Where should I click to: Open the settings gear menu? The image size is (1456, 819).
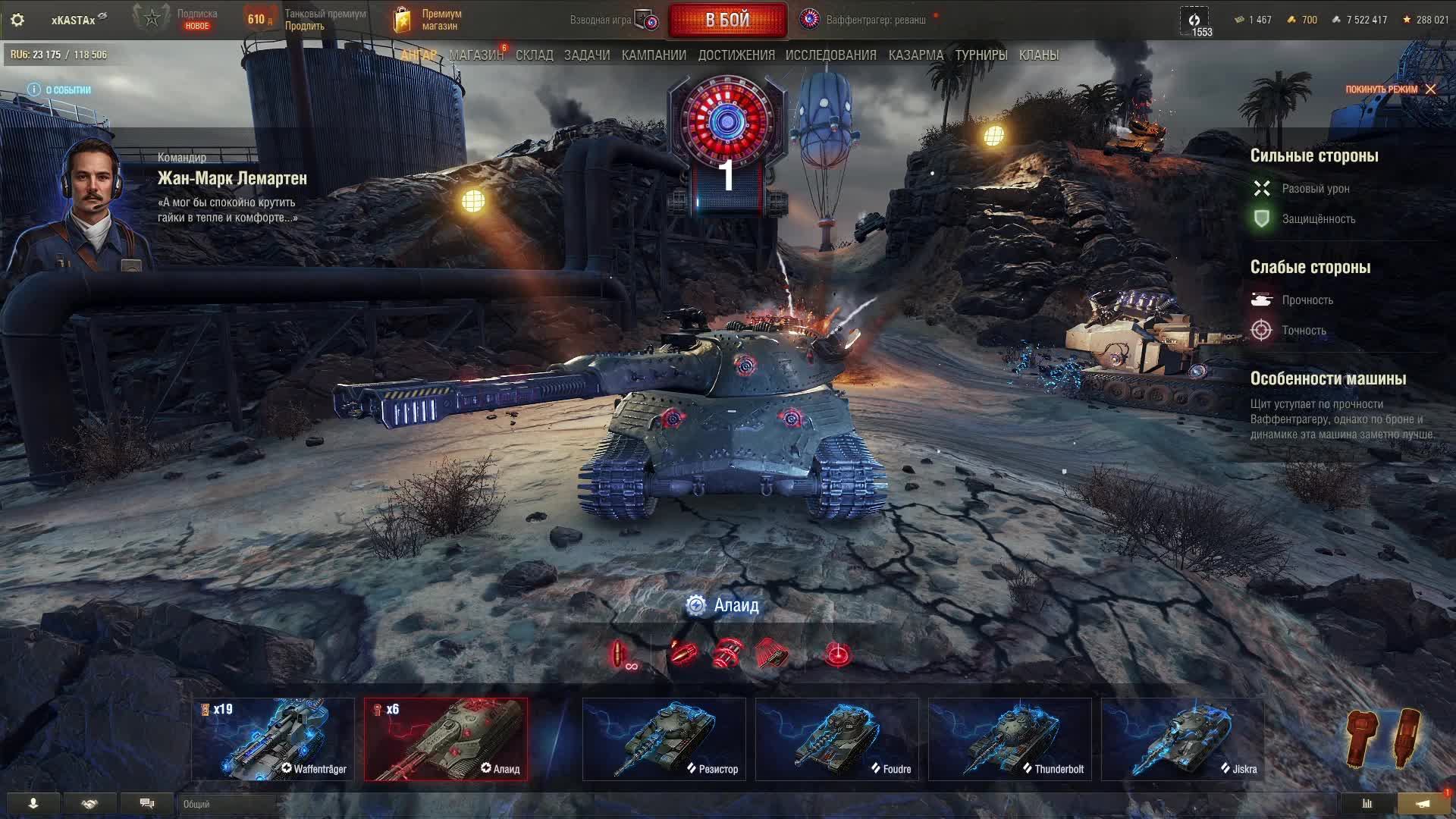pos(17,20)
